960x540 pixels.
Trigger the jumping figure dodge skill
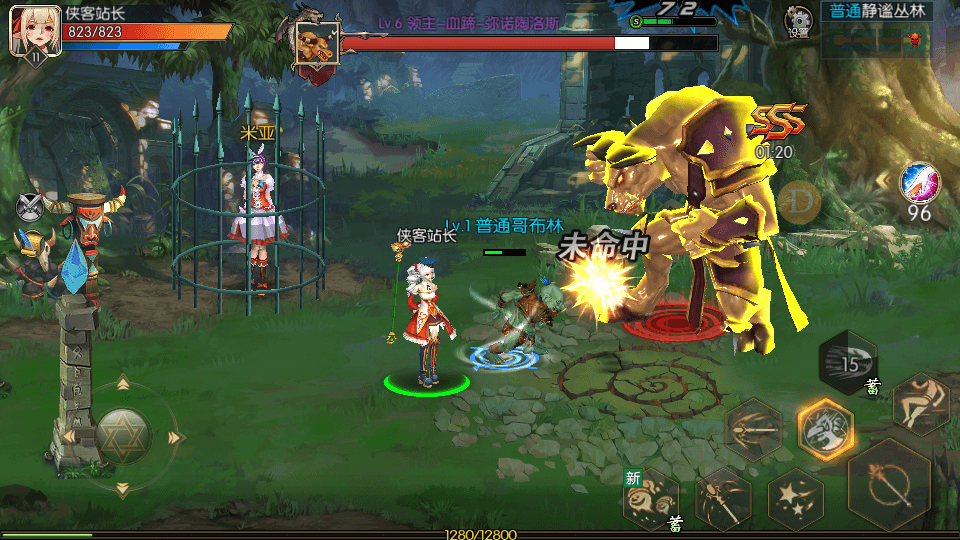tap(919, 402)
